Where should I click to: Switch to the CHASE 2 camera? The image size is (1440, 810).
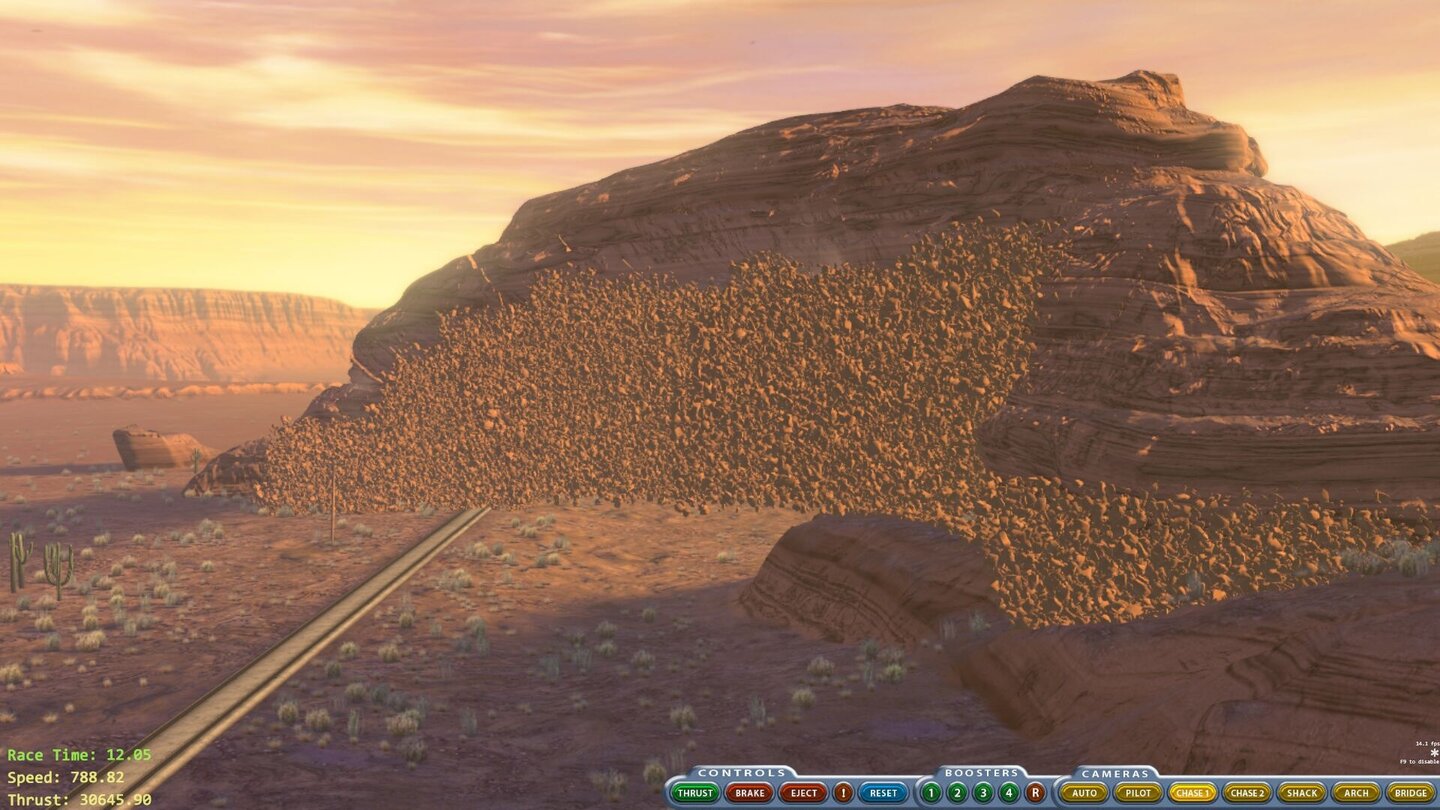point(1248,793)
